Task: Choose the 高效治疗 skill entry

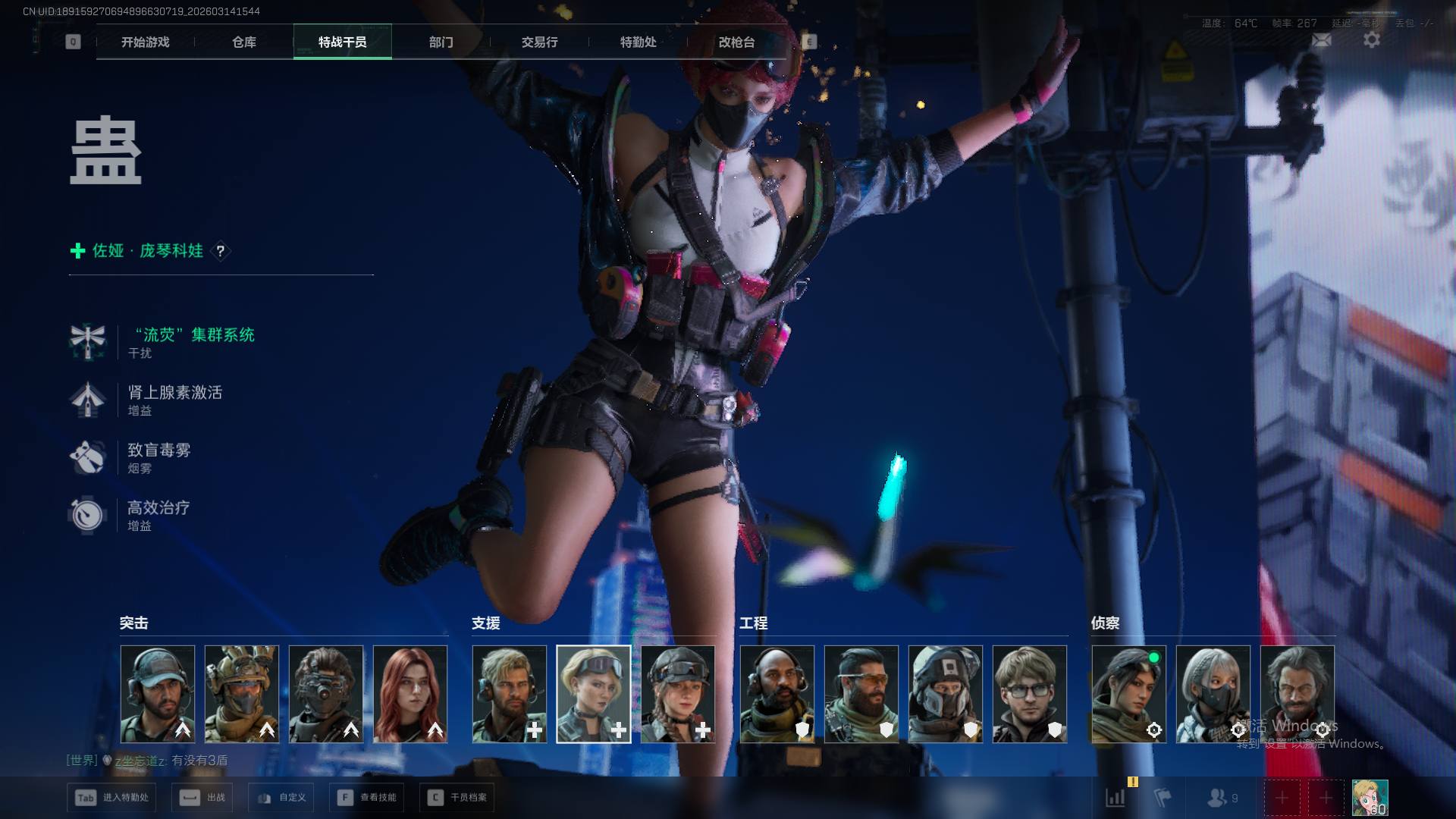Action: click(158, 508)
